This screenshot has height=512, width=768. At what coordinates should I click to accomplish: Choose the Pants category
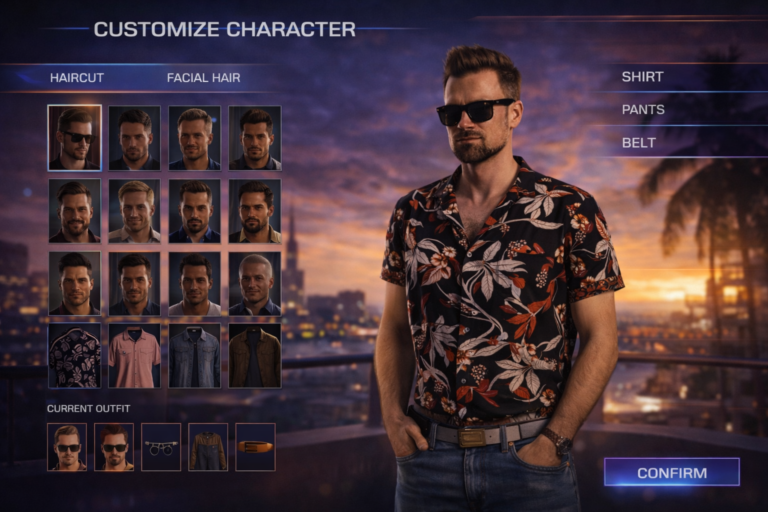click(x=643, y=109)
